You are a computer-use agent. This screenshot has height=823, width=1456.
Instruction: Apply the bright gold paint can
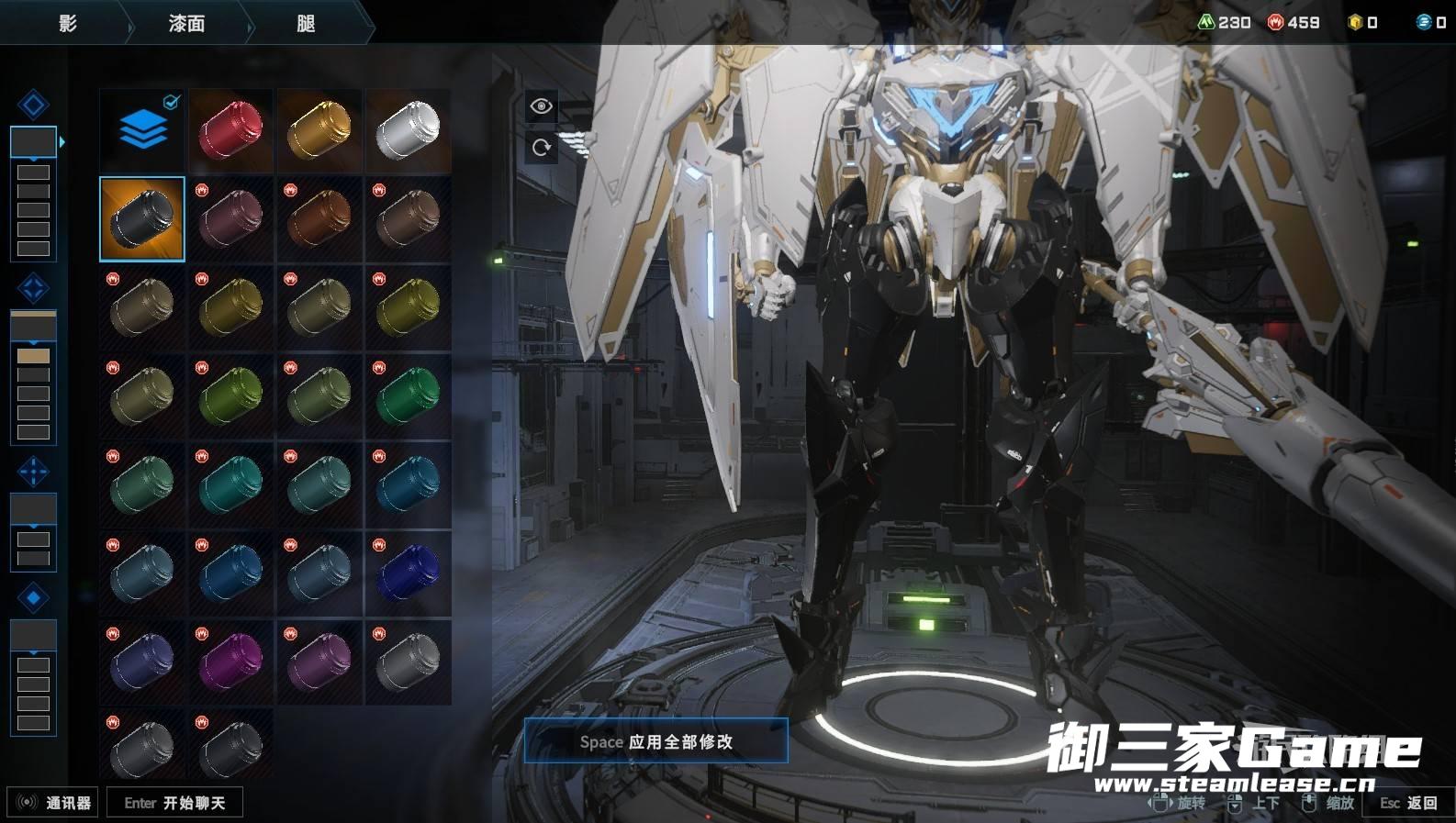click(x=319, y=129)
